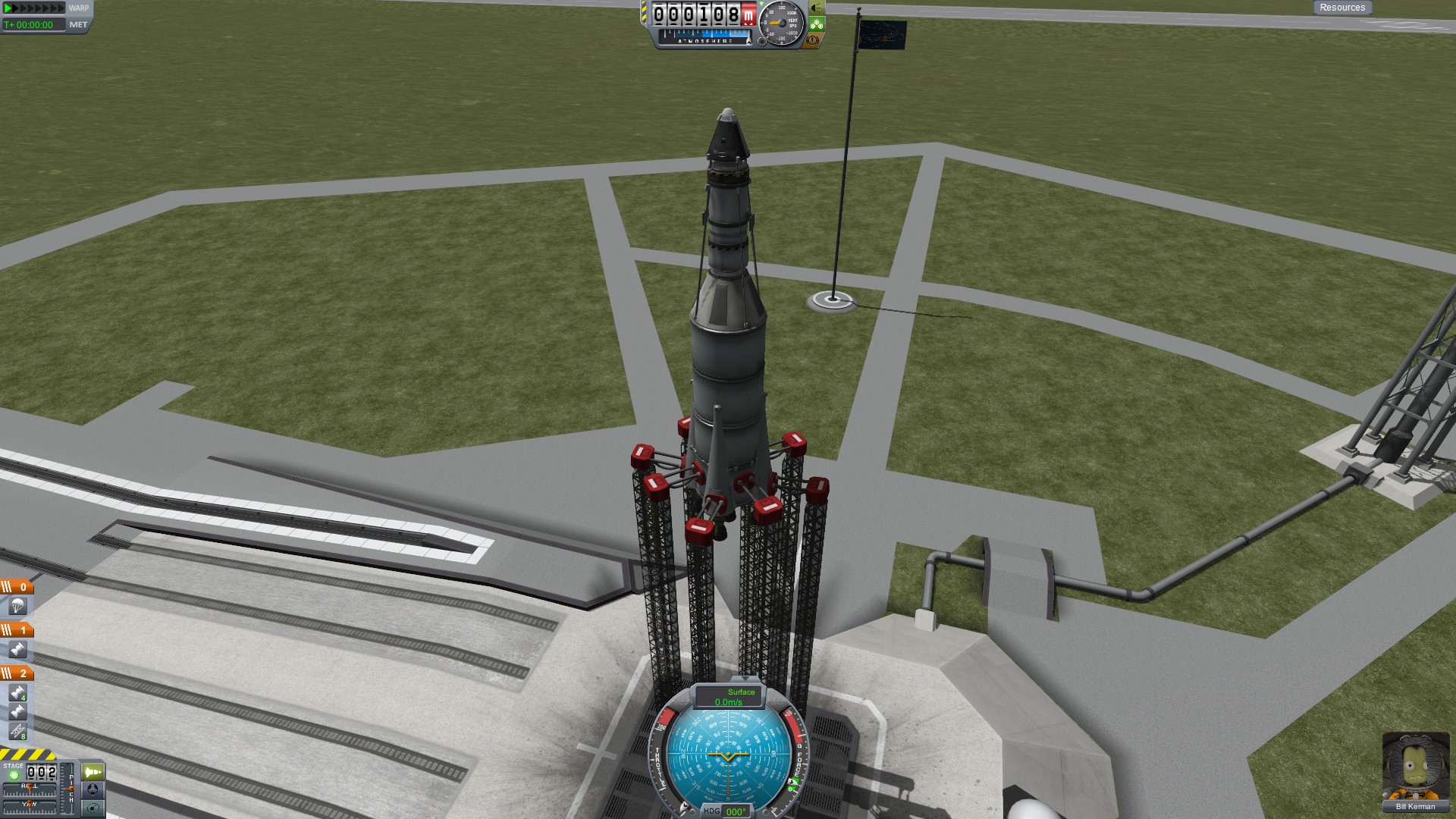The width and height of the screenshot is (1456, 819).
Task: Click the Surface speed mode display
Action: (729, 697)
